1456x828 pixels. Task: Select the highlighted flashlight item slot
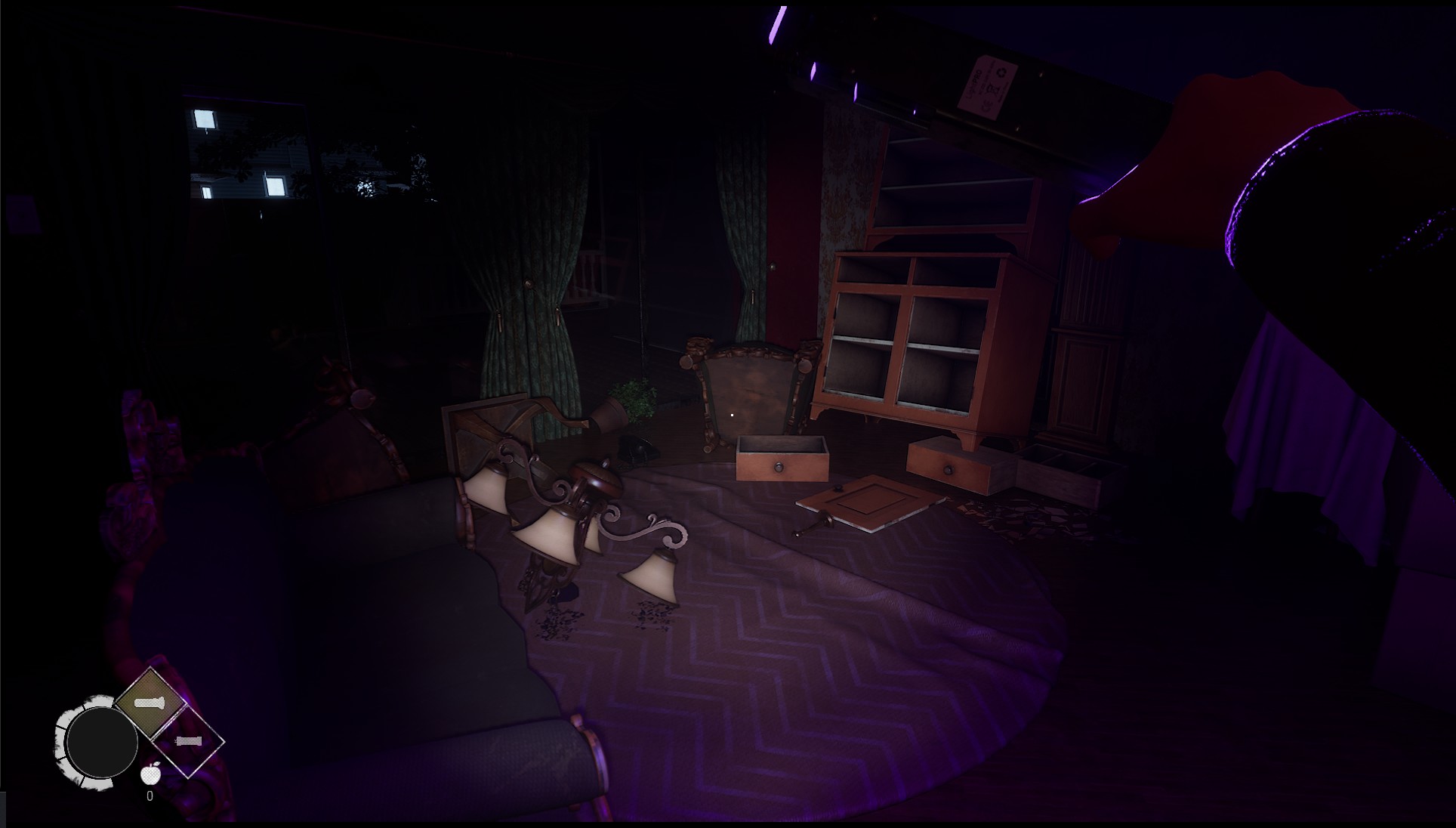coord(150,703)
